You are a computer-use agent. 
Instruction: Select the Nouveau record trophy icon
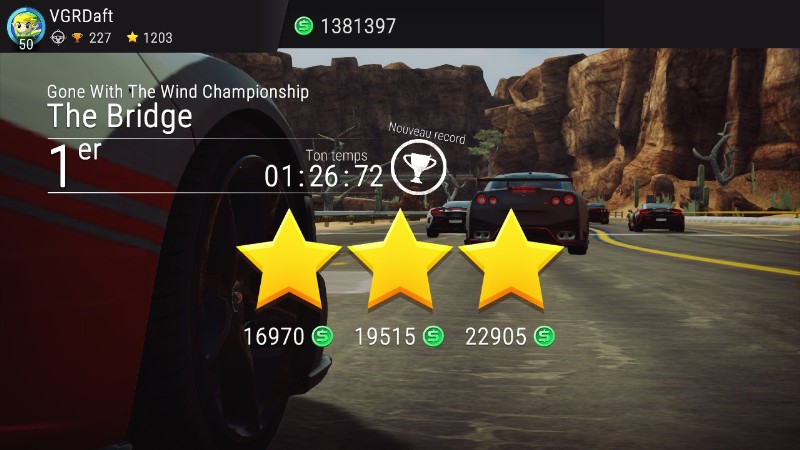point(418,166)
